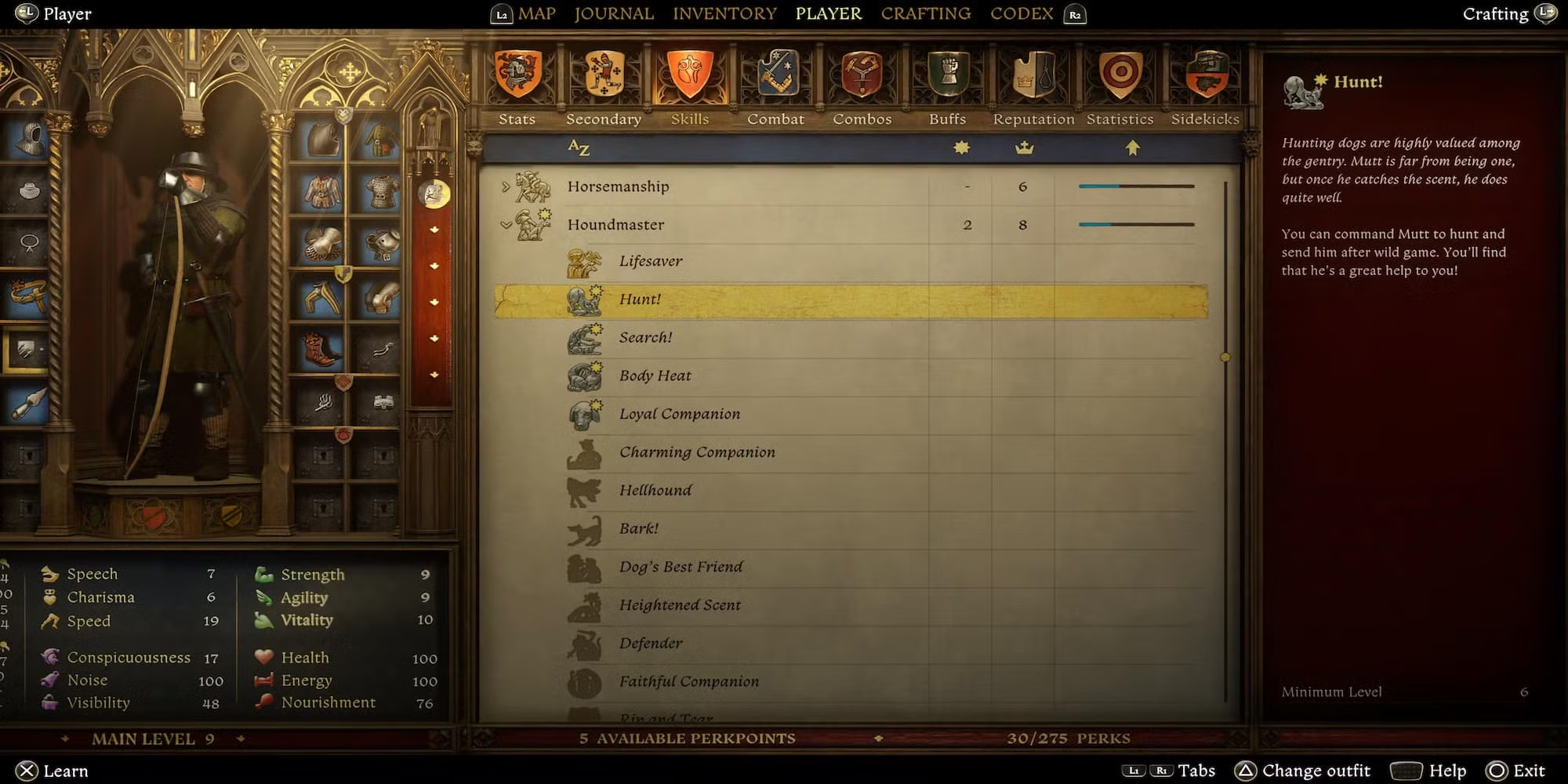Select the Reputation noose icon
Screen dimensions: 1568x784
[x=1033, y=74]
